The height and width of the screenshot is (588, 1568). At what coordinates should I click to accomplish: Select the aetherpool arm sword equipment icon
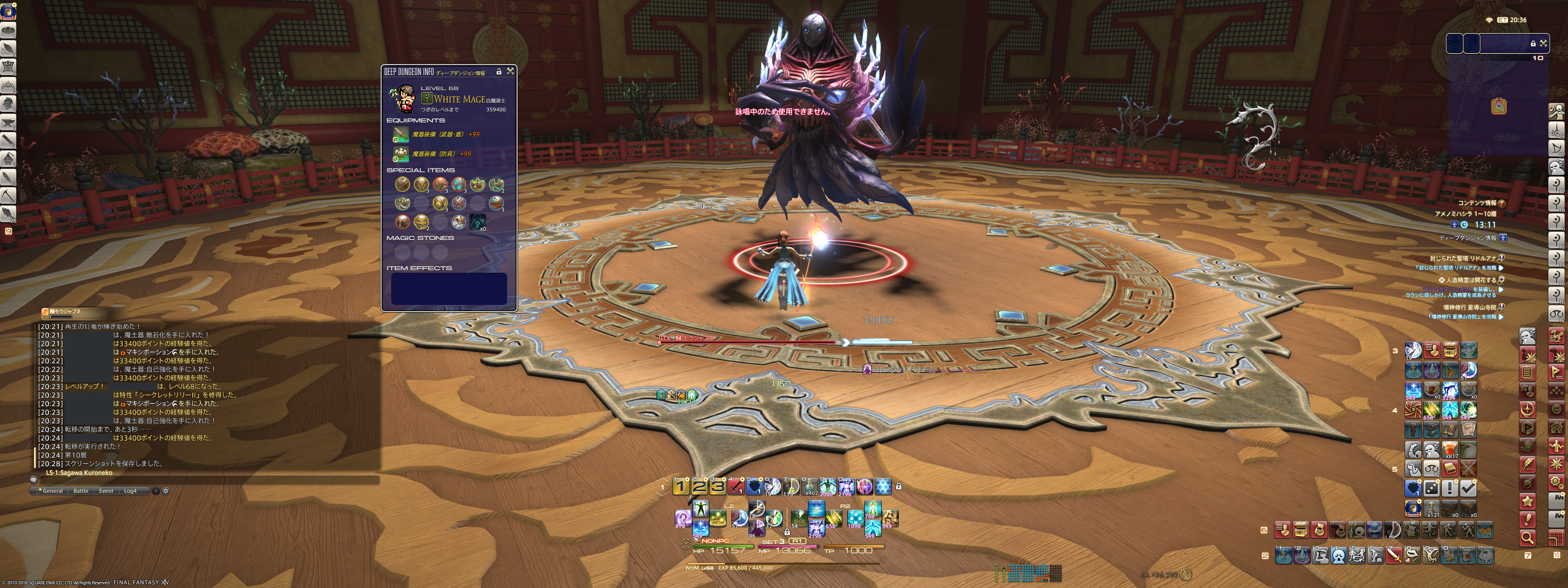pyautogui.click(x=401, y=134)
